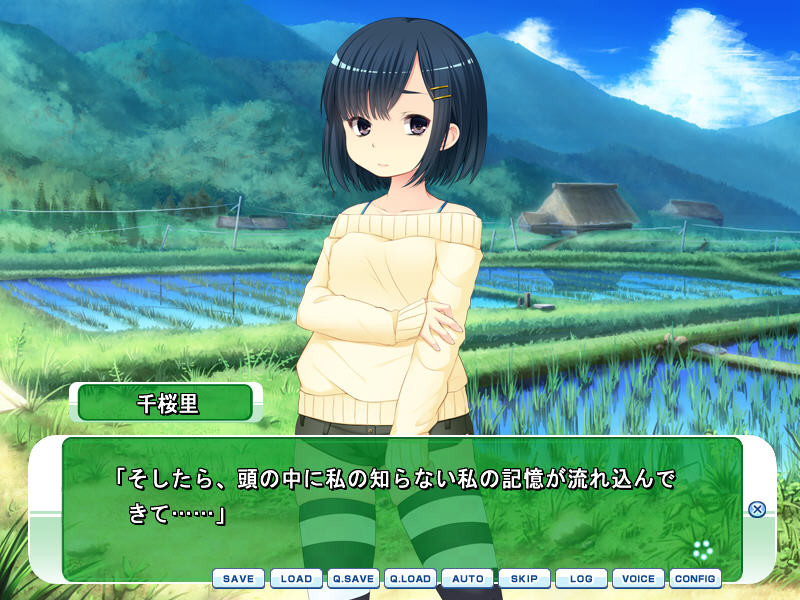Open the LOAD menu
The image size is (800, 600).
[x=296, y=578]
